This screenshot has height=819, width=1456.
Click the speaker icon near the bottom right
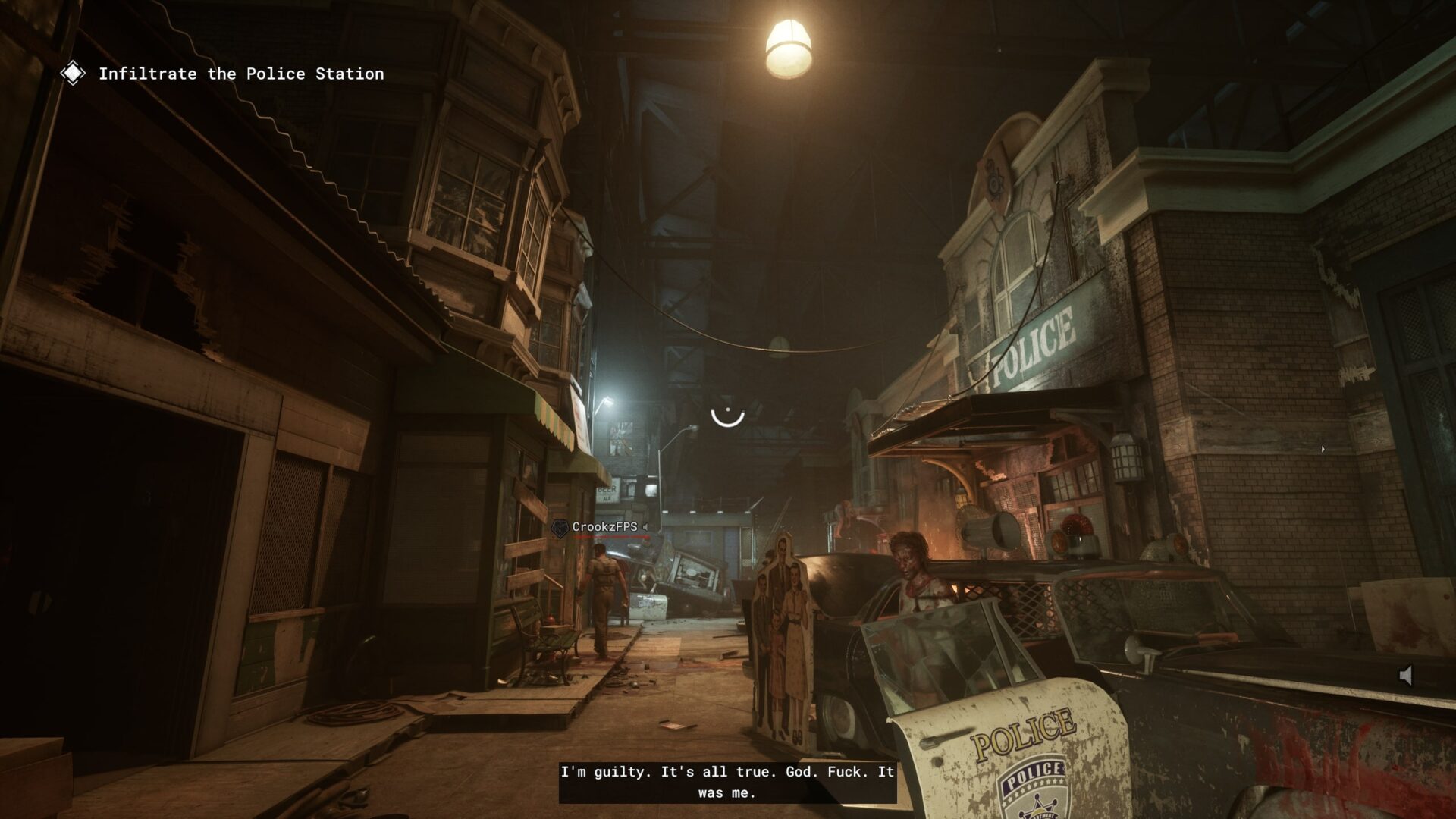point(1405,675)
